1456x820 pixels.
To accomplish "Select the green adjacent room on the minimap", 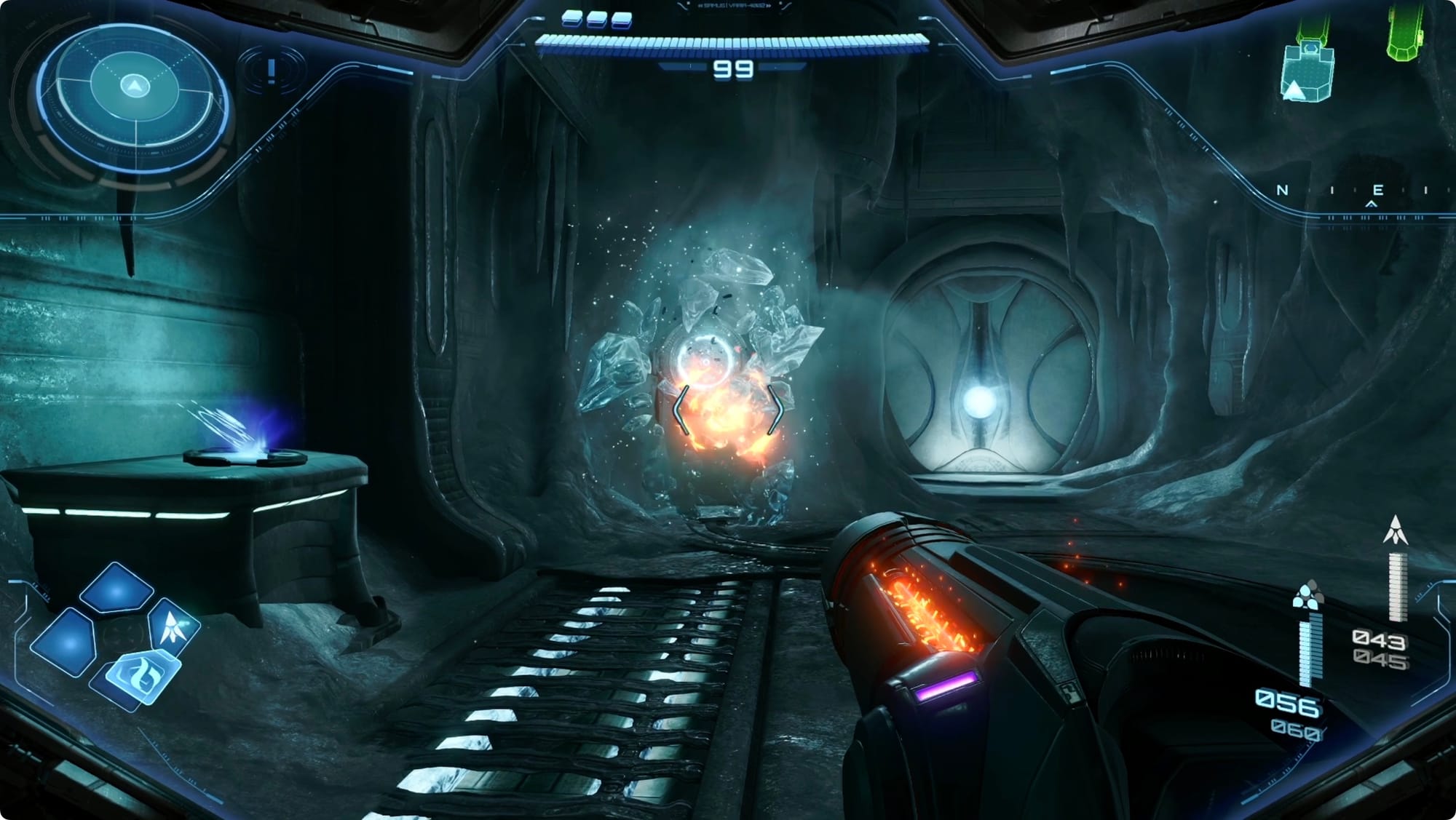I will (x=1405, y=34).
